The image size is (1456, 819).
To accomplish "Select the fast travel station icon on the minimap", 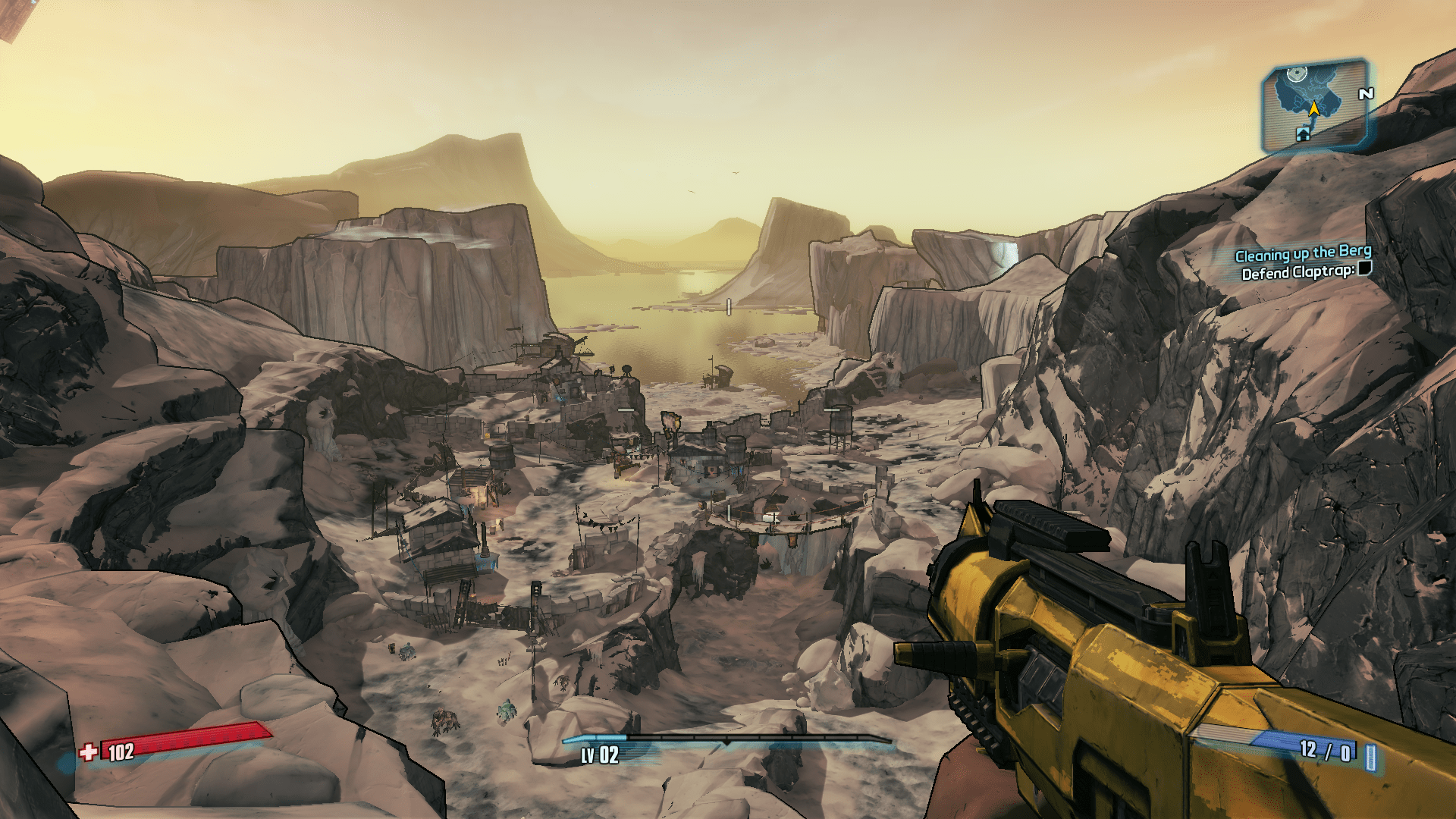I will tap(1304, 135).
